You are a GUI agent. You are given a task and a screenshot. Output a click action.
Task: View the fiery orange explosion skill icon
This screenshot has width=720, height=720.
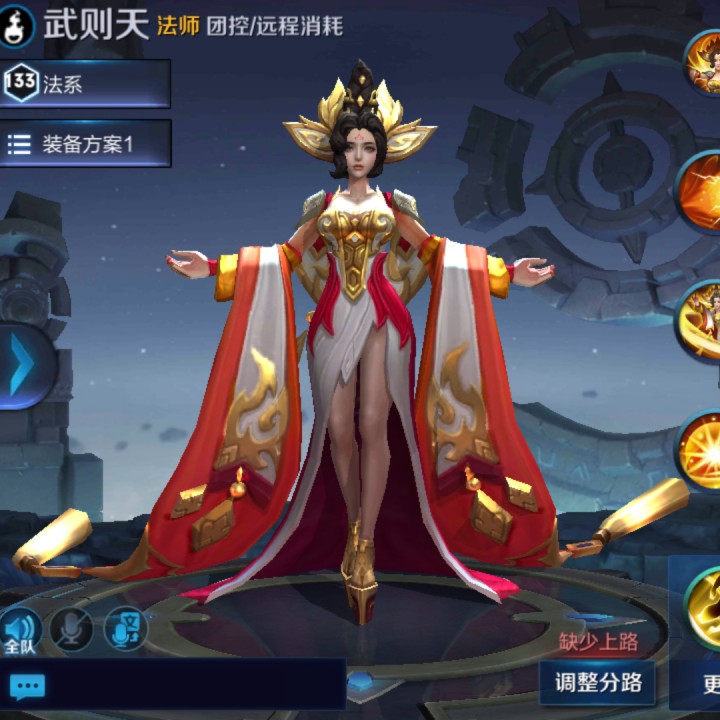click(702, 191)
